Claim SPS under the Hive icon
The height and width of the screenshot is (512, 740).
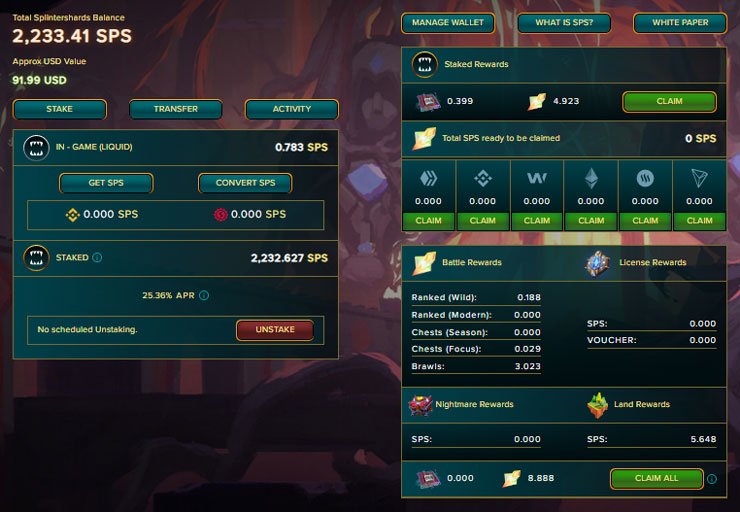[x=428, y=220]
